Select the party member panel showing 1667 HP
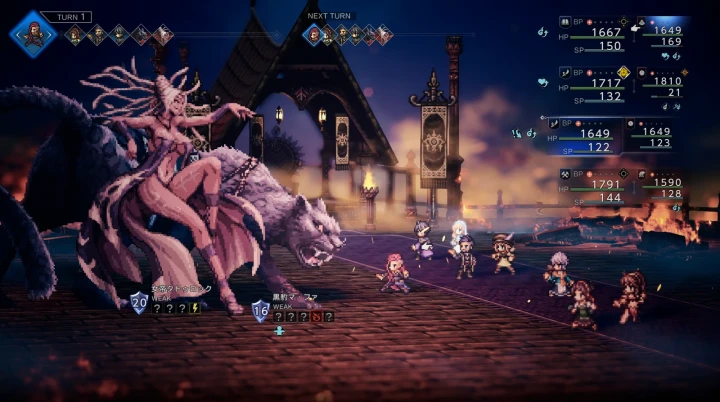Image resolution: width=720 pixels, height=402 pixels. point(591,33)
